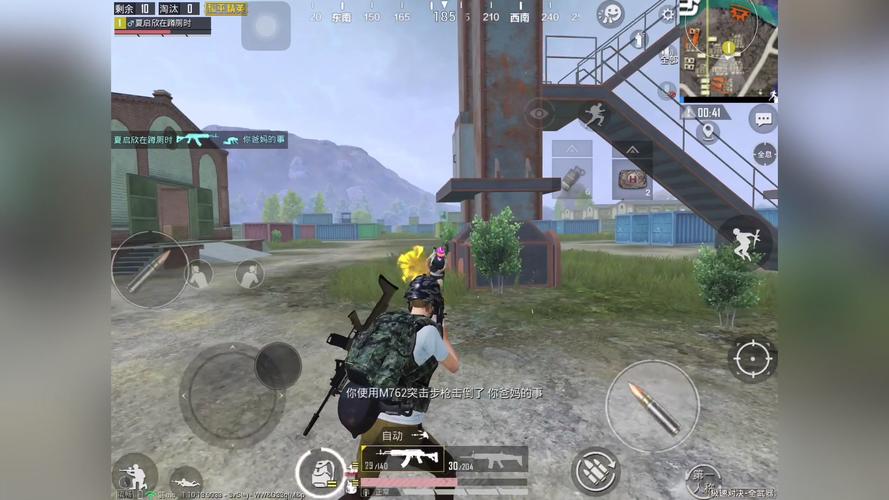
Task: Tap the map location marker pin button
Action: pyautogui.click(x=708, y=132)
